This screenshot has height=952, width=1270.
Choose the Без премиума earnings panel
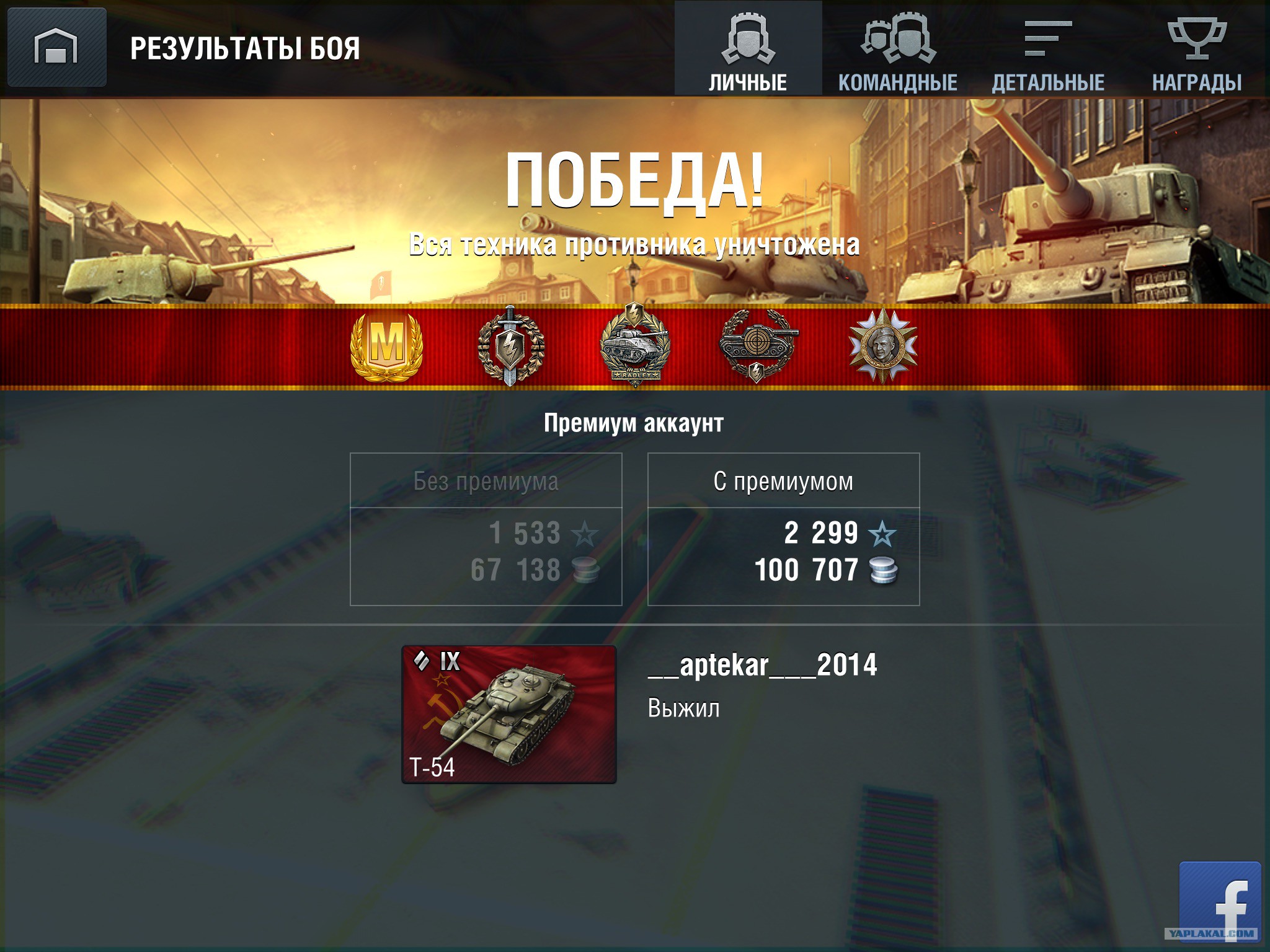pos(486,529)
